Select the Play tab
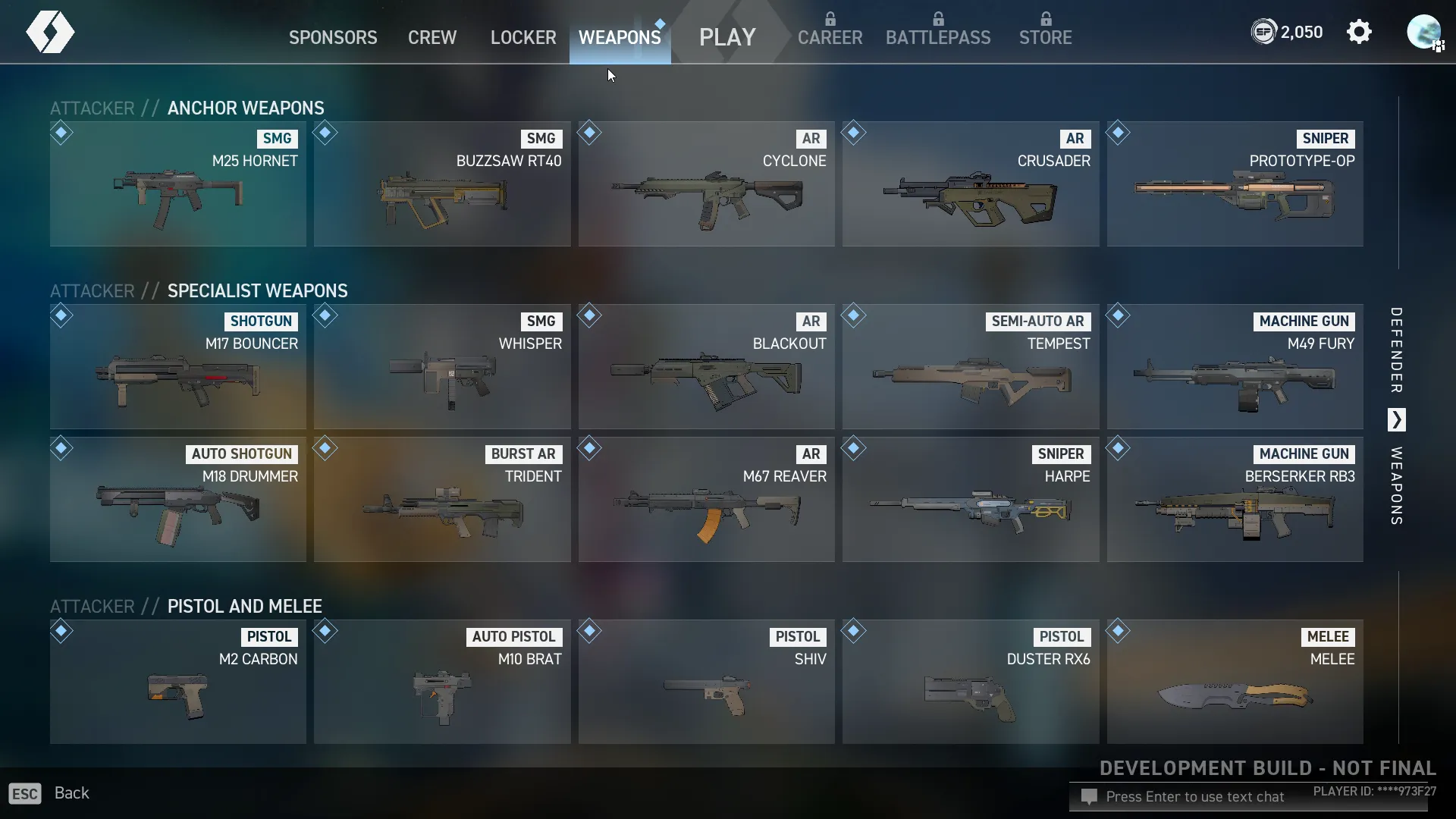The width and height of the screenshot is (1456, 819). 727,37
